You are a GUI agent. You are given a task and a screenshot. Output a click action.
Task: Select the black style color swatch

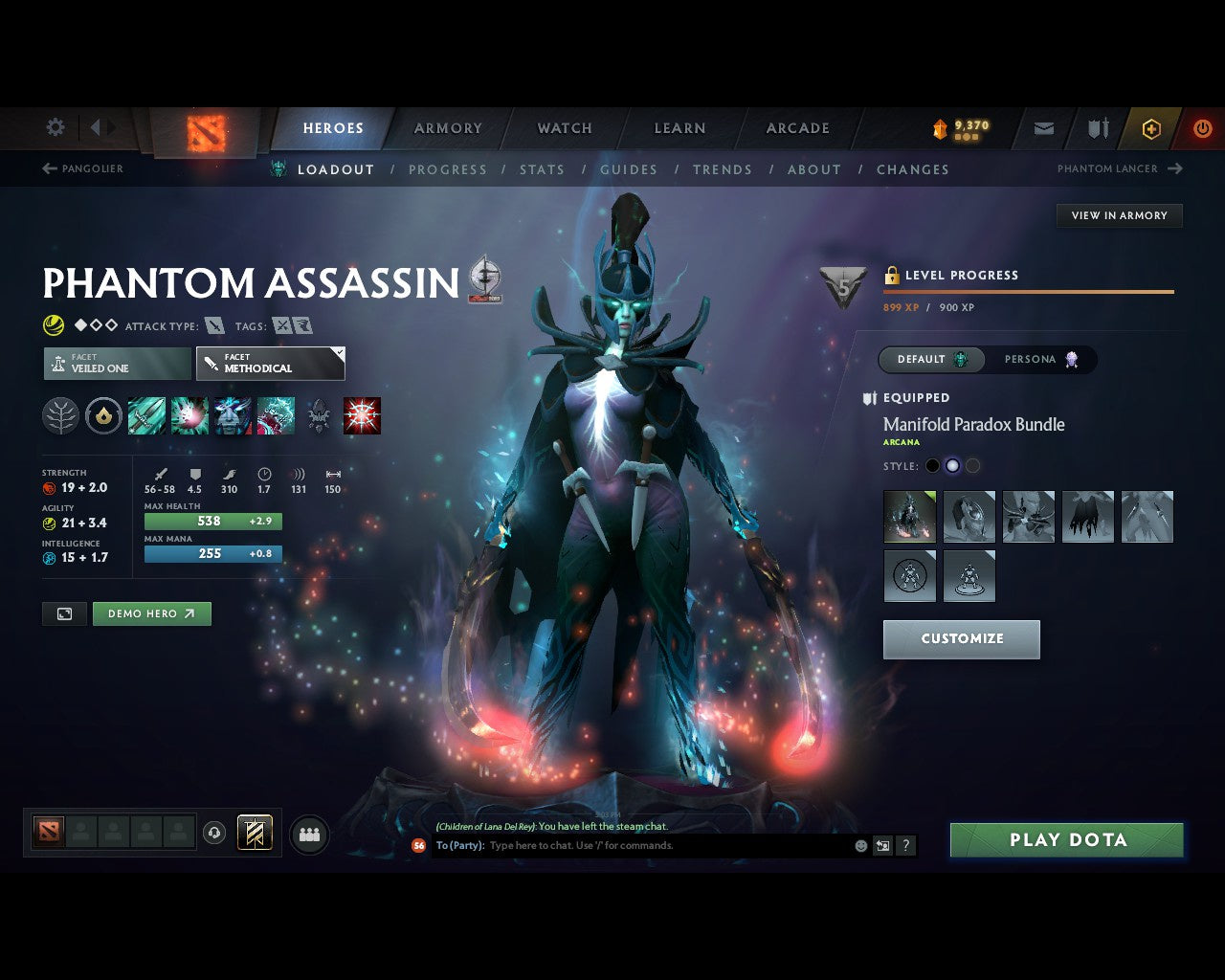coord(932,466)
